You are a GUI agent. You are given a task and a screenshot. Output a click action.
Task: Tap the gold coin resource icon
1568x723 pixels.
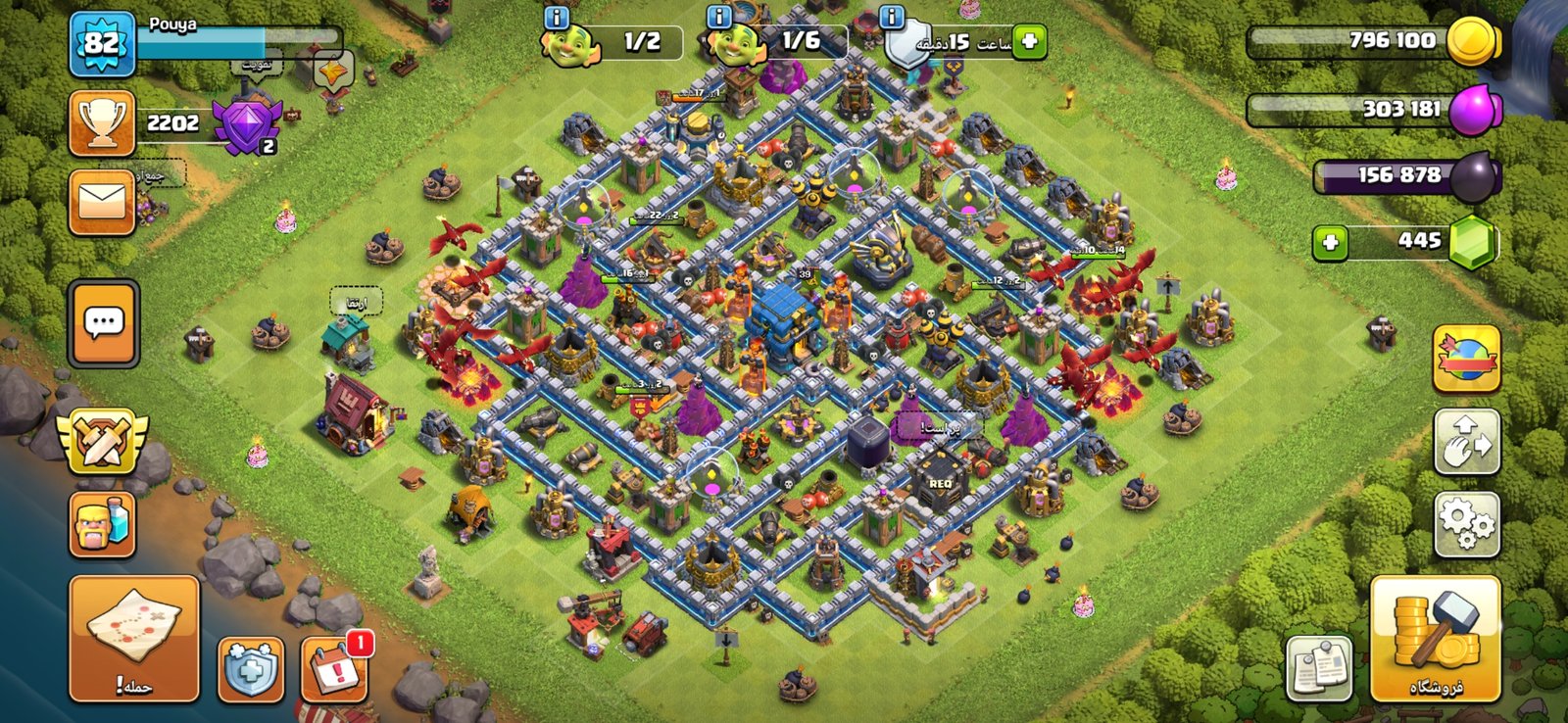click(x=1473, y=42)
